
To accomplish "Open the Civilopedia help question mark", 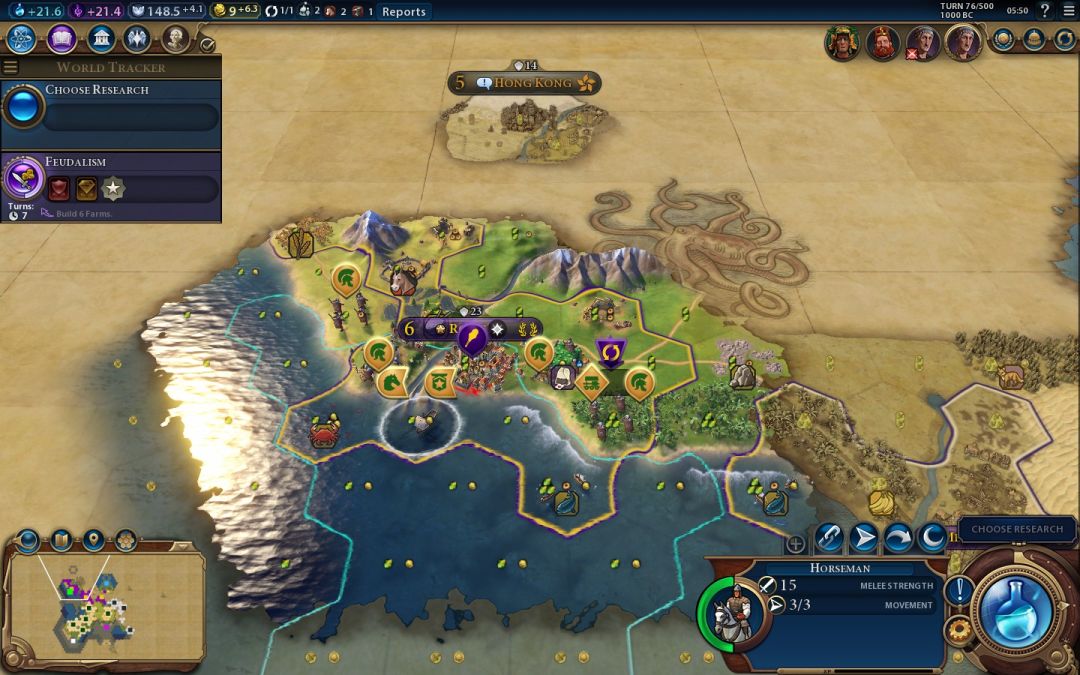I will [1045, 11].
